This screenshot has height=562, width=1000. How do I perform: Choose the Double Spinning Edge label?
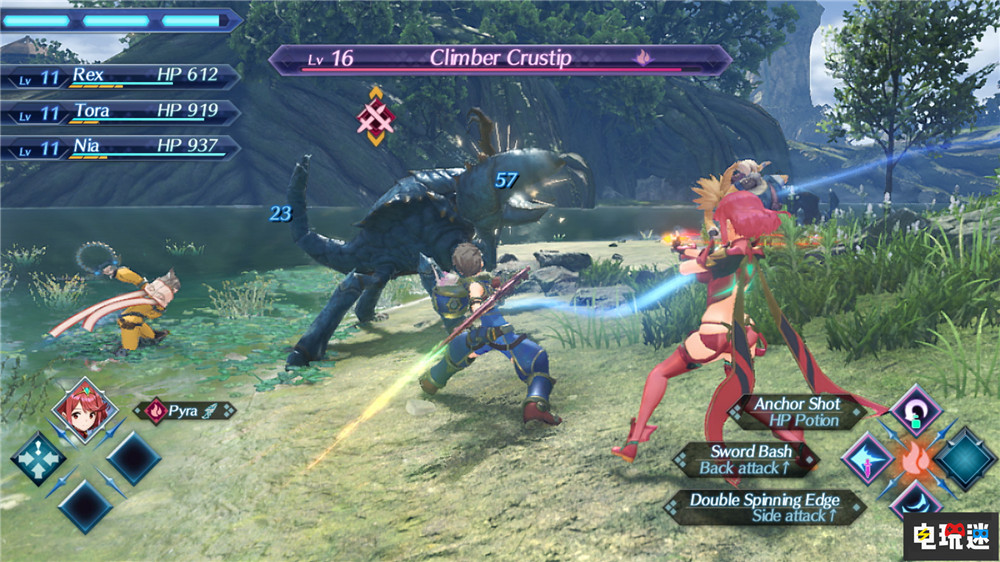tap(763, 507)
